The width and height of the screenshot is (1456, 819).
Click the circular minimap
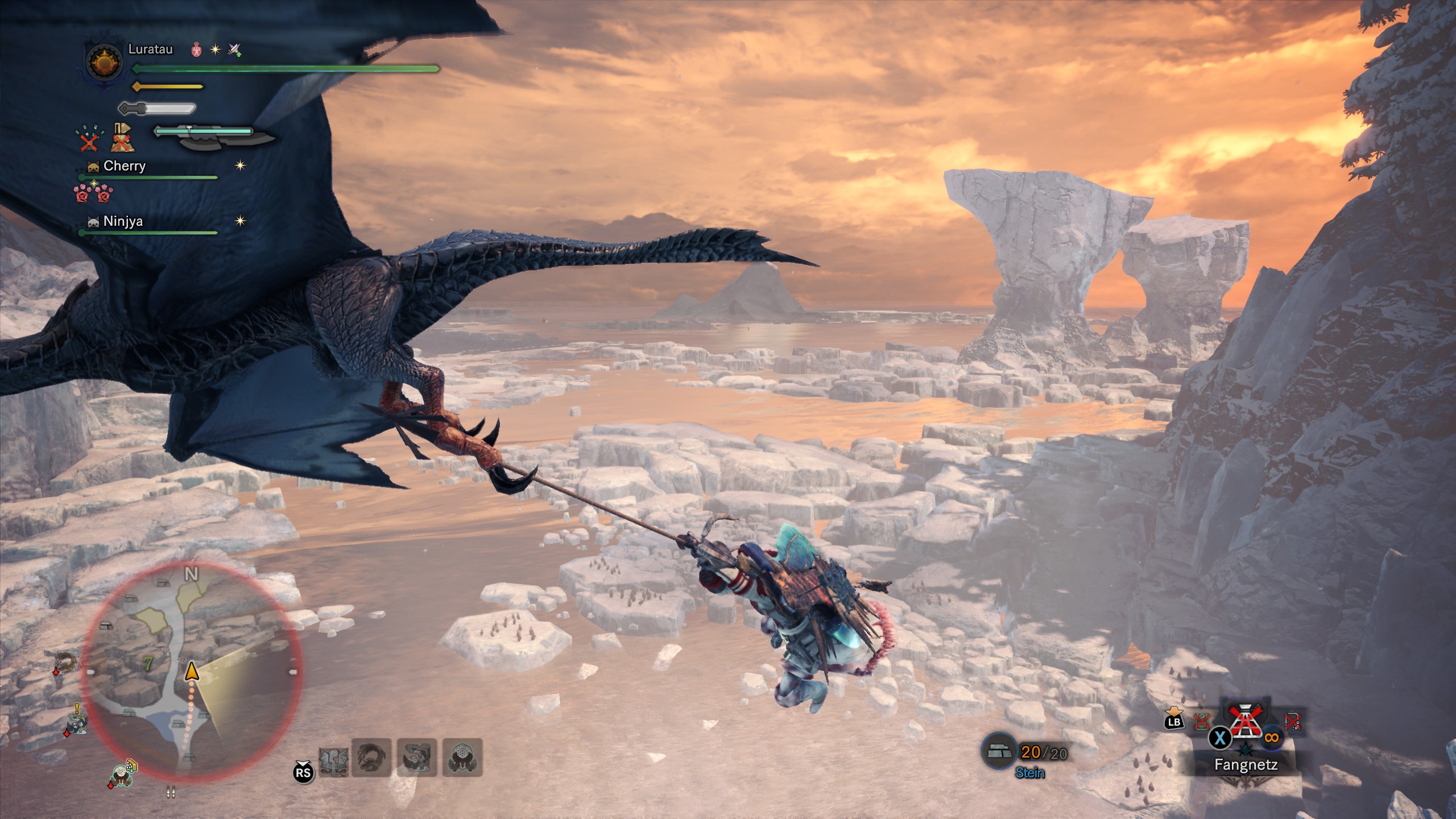point(192,670)
